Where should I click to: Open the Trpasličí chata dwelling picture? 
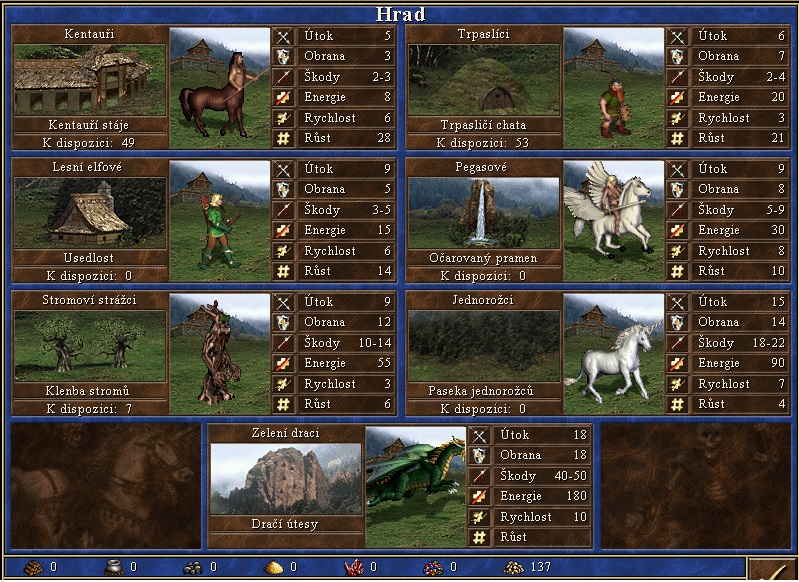(x=483, y=80)
